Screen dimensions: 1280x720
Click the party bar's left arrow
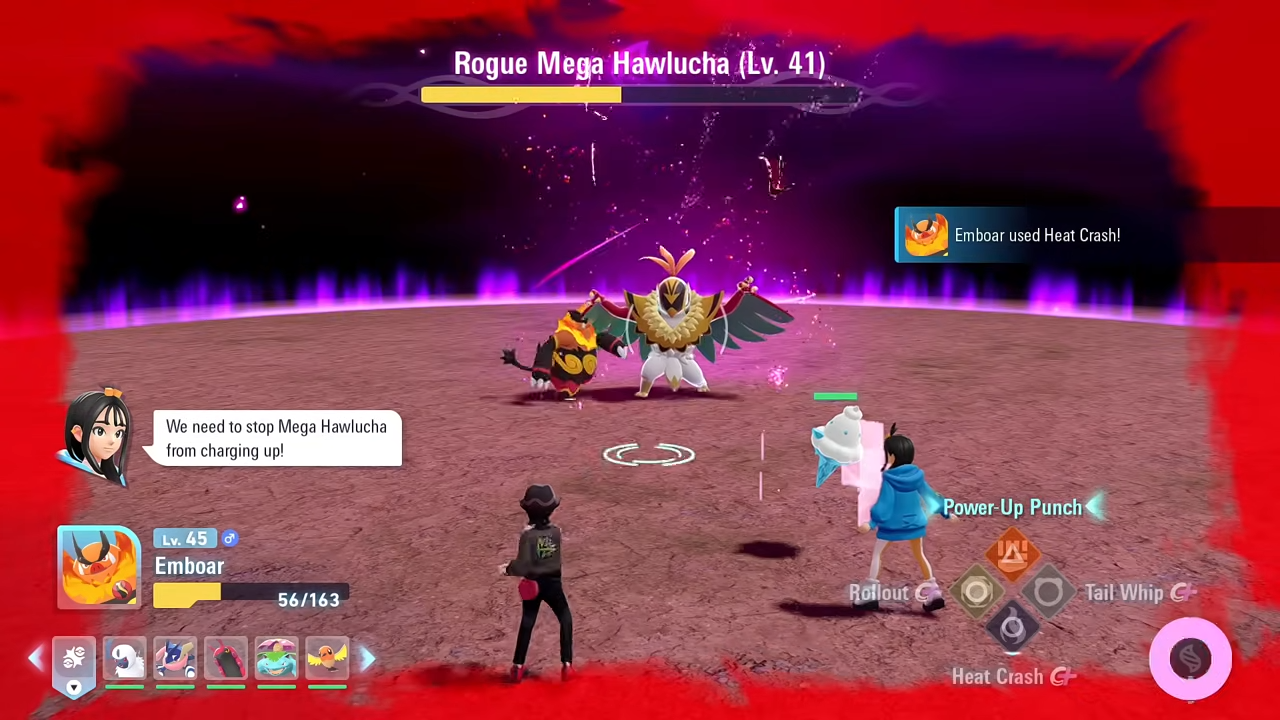[x=36, y=658]
